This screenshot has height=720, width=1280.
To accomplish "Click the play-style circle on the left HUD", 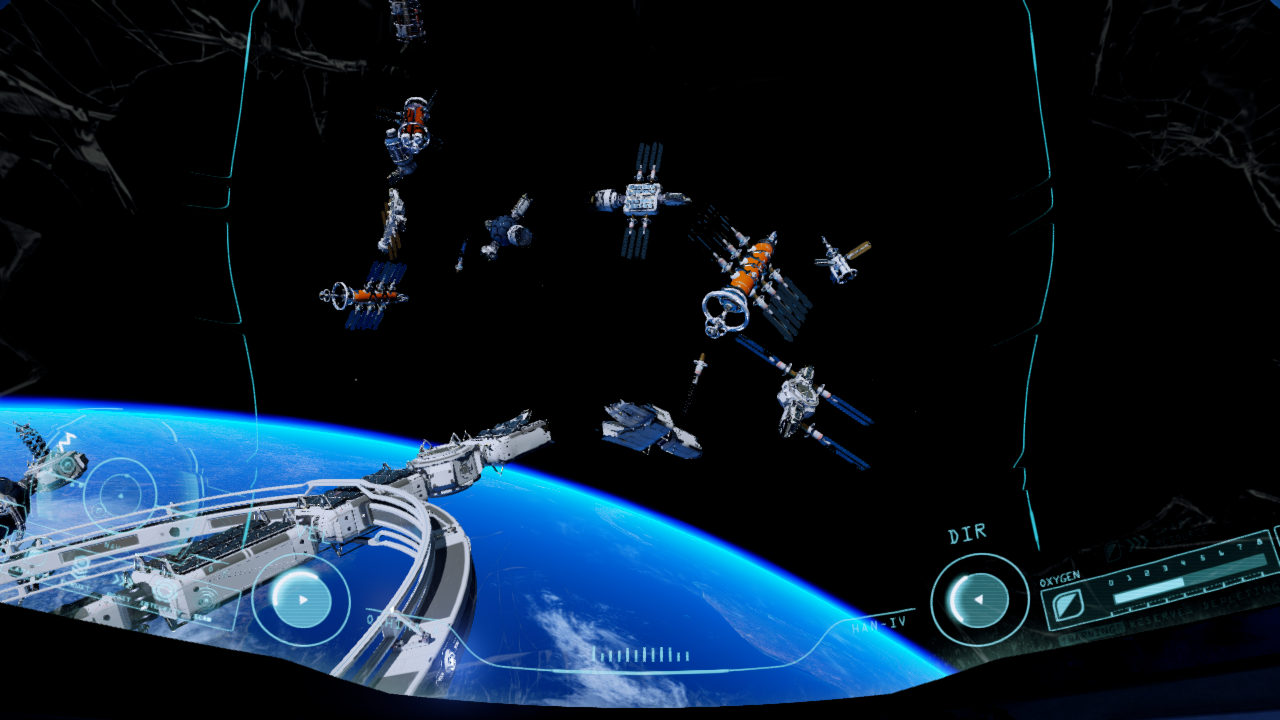I will click(301, 601).
